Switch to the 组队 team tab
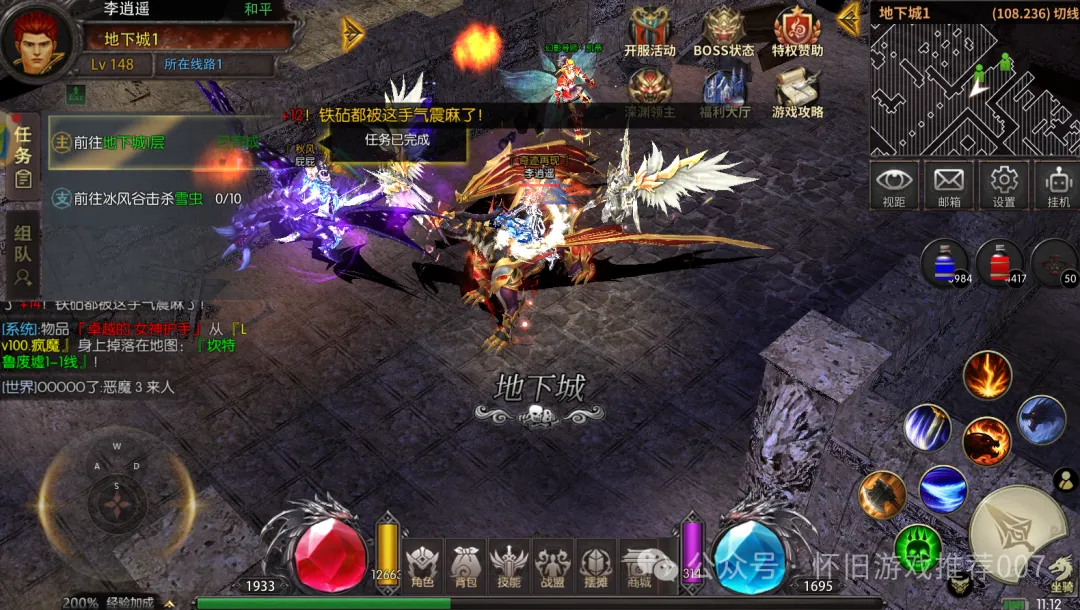 tap(23, 253)
